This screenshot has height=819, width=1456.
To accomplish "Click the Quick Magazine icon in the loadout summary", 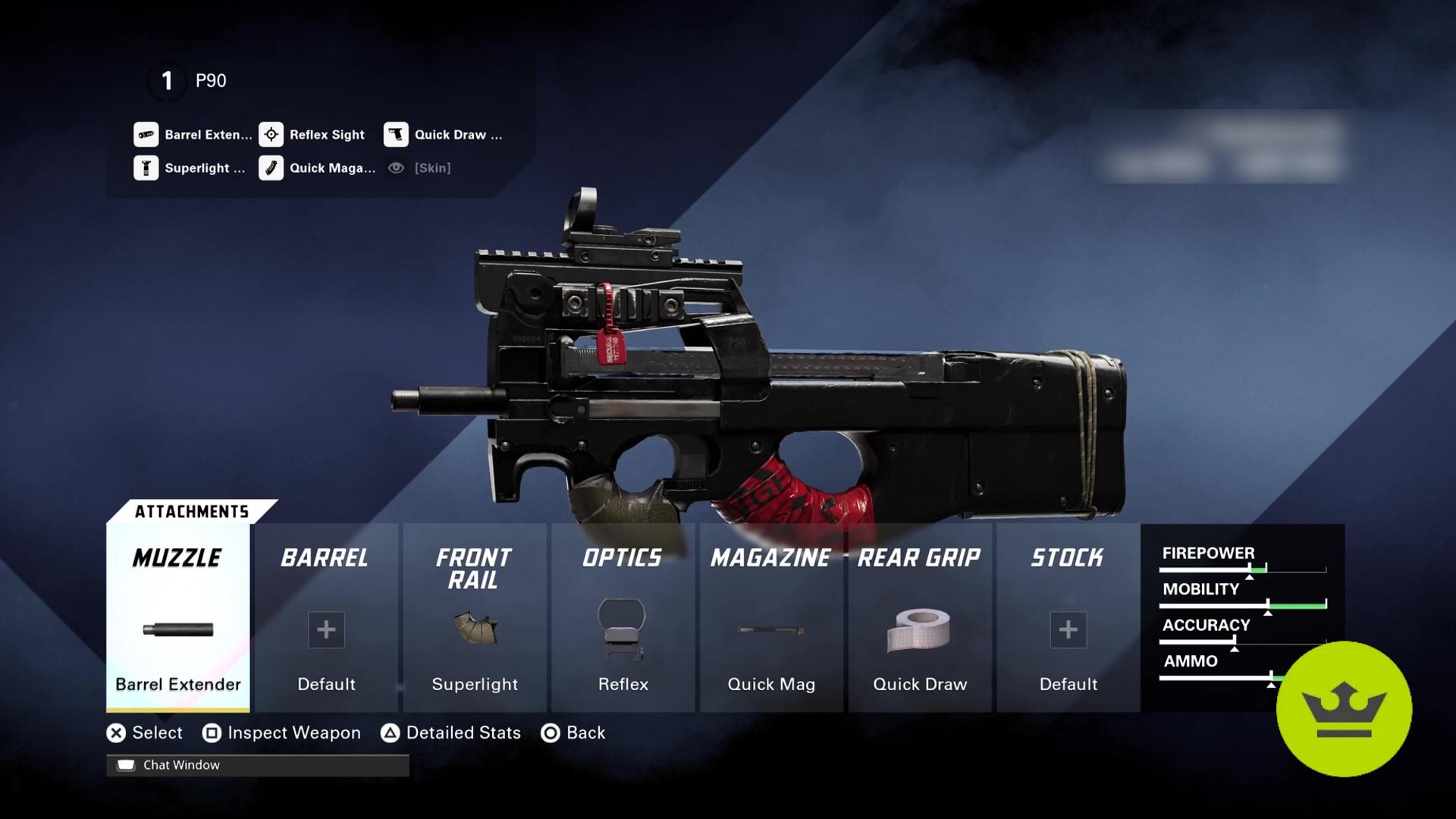I will pyautogui.click(x=270, y=168).
